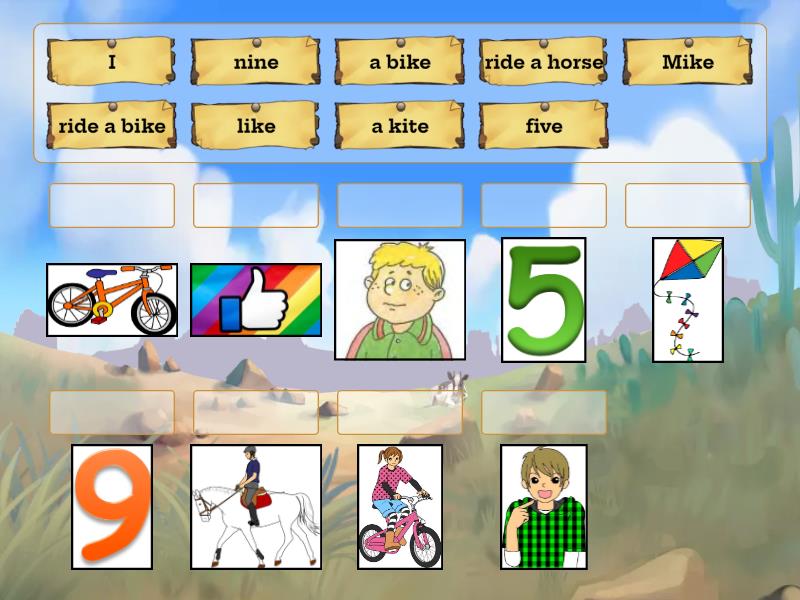Click the rainbow thumbs-up picture
The width and height of the screenshot is (800, 600).
[256, 300]
